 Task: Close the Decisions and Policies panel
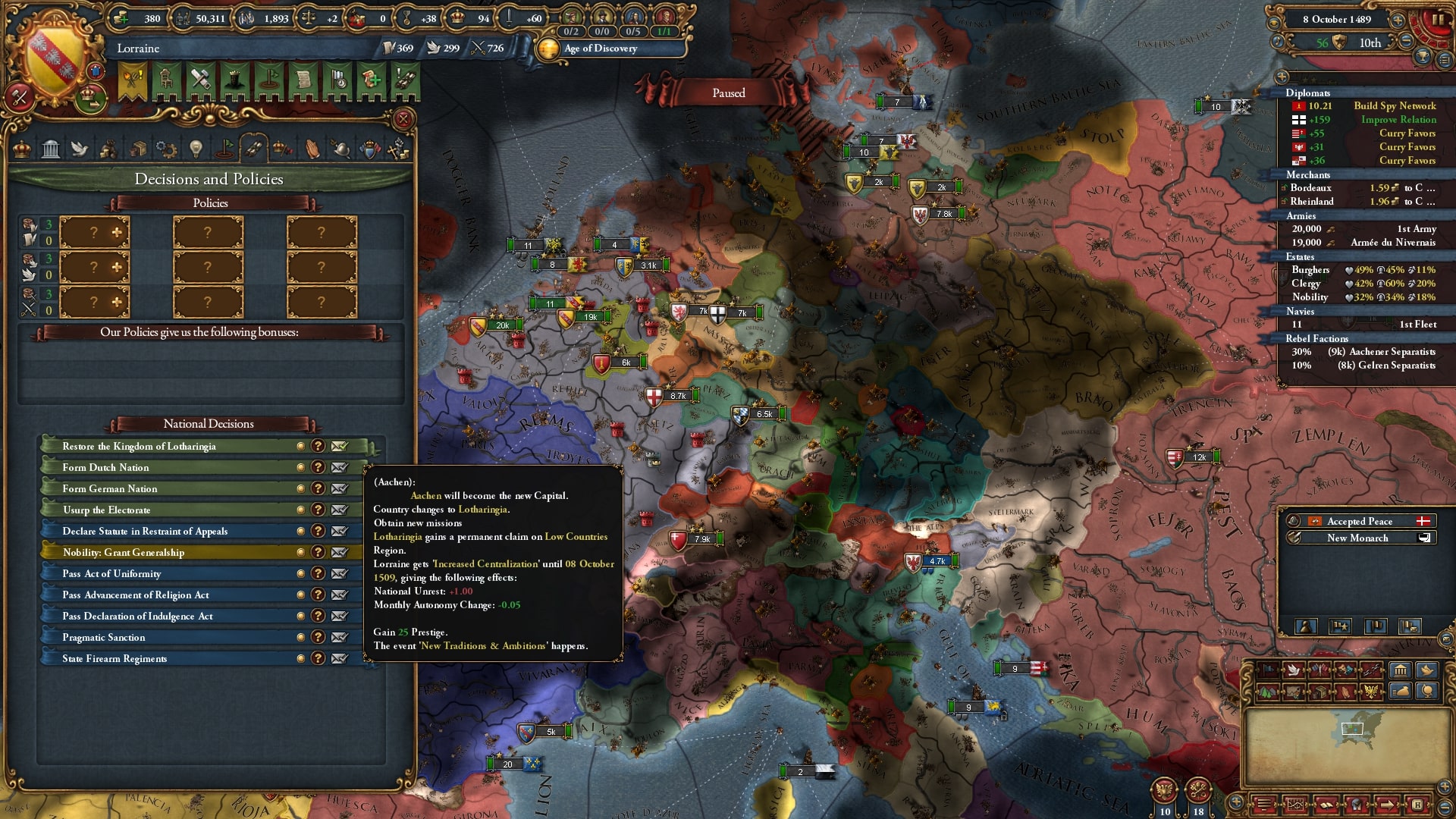tap(403, 119)
